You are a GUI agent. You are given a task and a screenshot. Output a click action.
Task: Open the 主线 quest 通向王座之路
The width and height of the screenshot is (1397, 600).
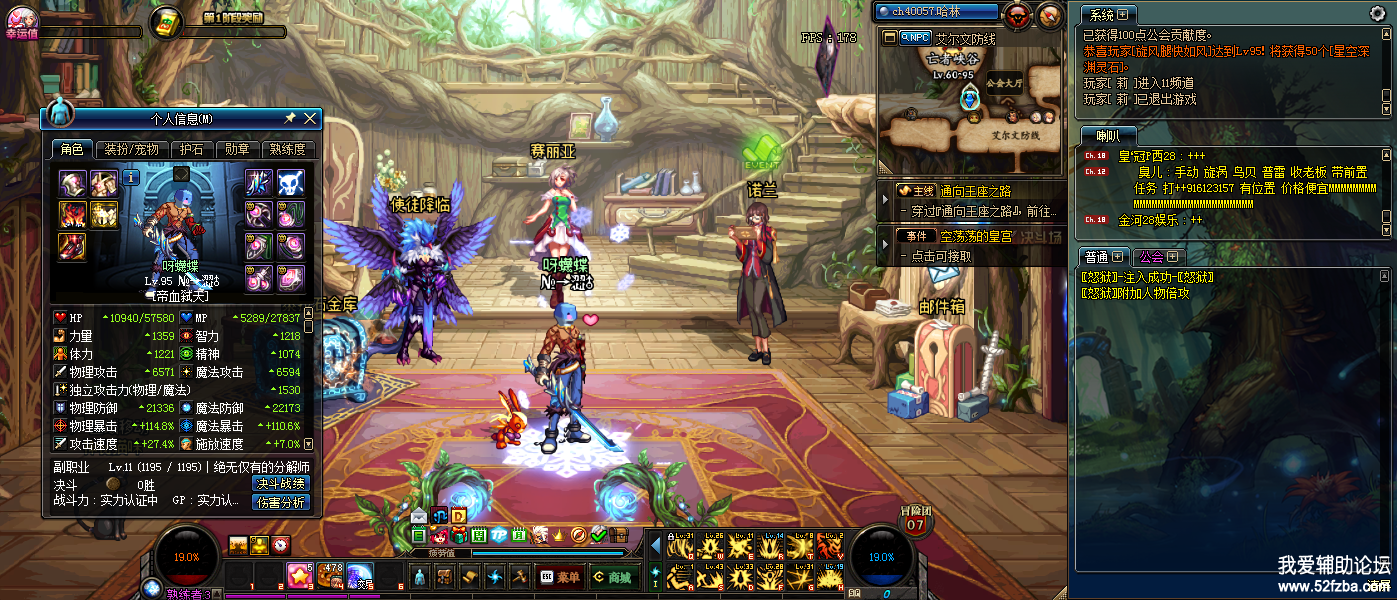(x=968, y=191)
